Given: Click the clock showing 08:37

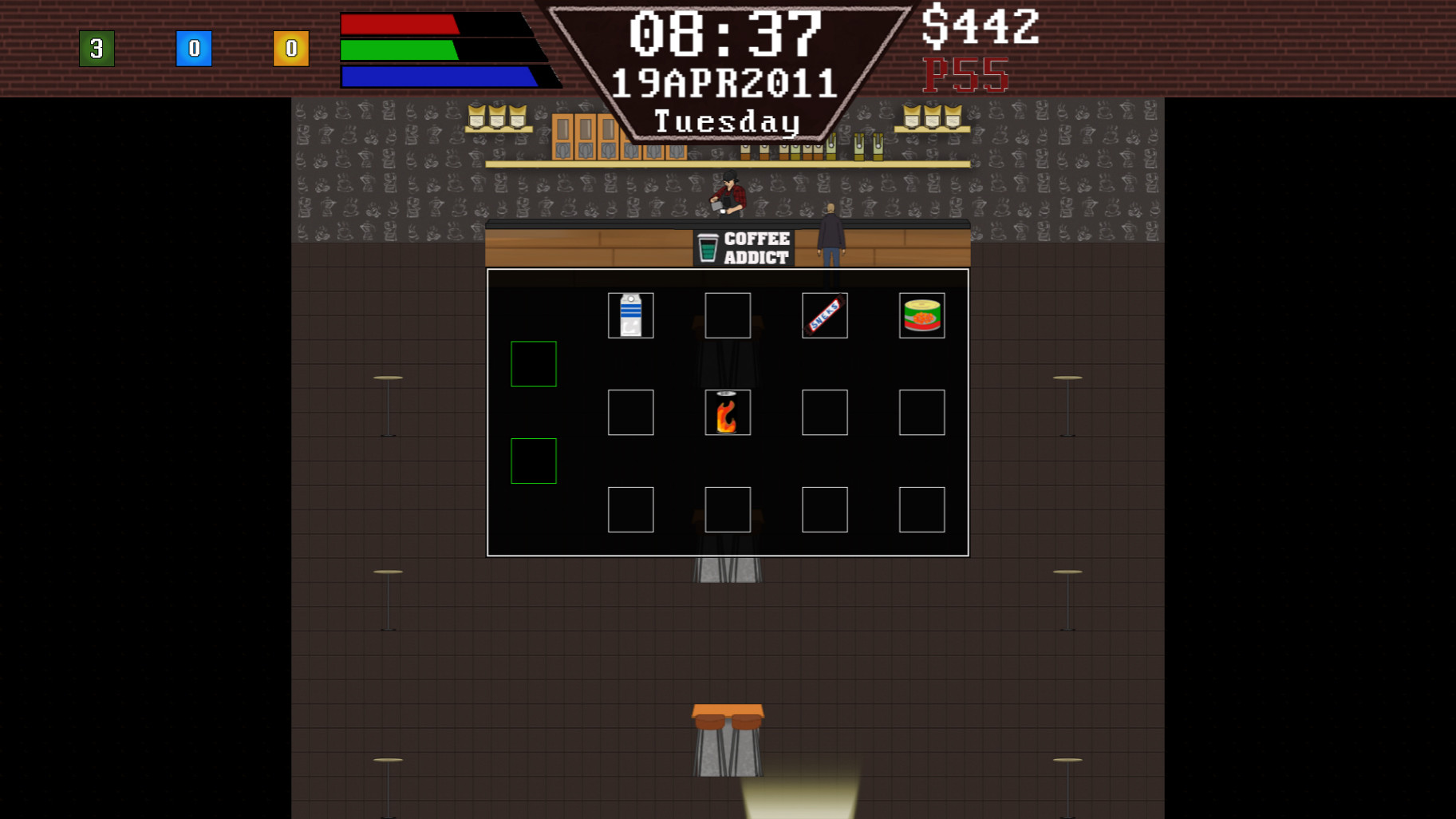Looking at the screenshot, I should coord(726,32).
